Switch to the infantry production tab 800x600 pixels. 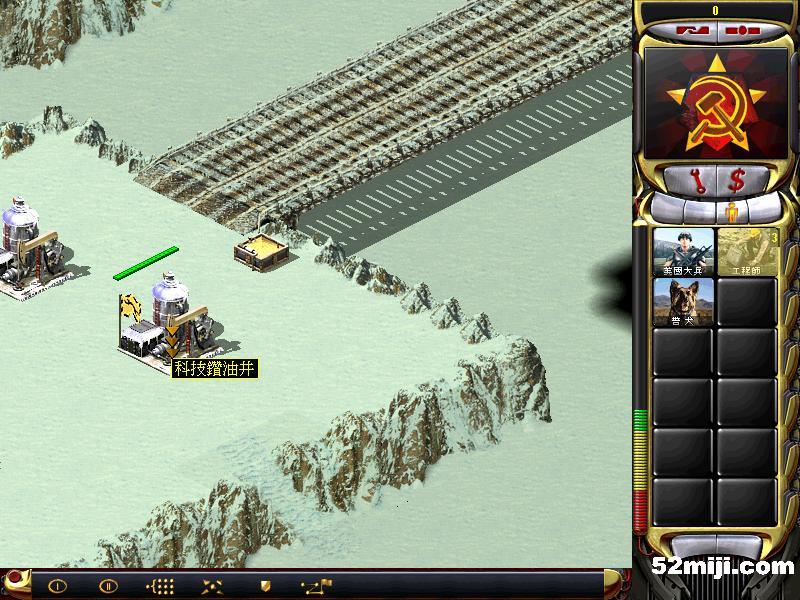click(731, 211)
